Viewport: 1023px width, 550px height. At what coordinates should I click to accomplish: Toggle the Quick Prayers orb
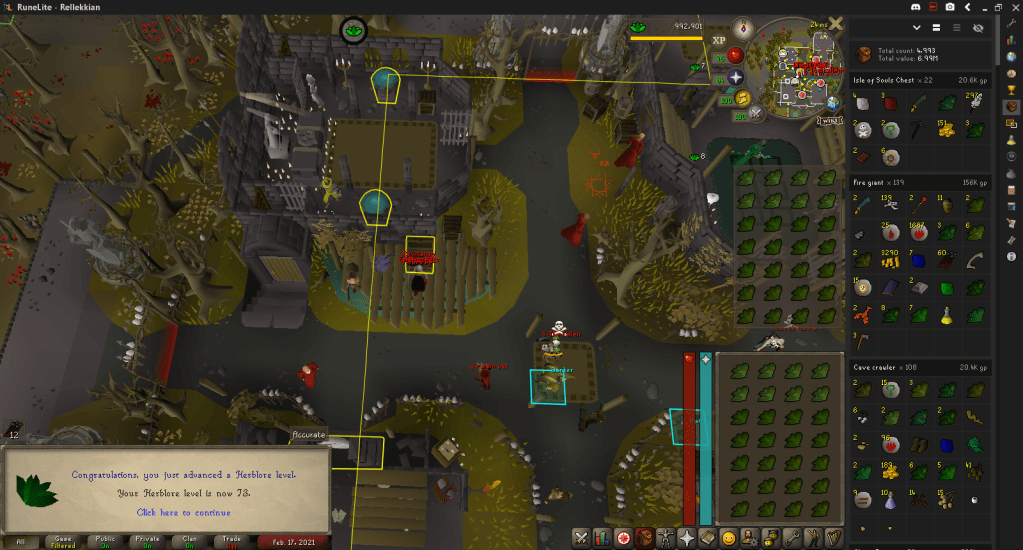pyautogui.click(x=735, y=77)
